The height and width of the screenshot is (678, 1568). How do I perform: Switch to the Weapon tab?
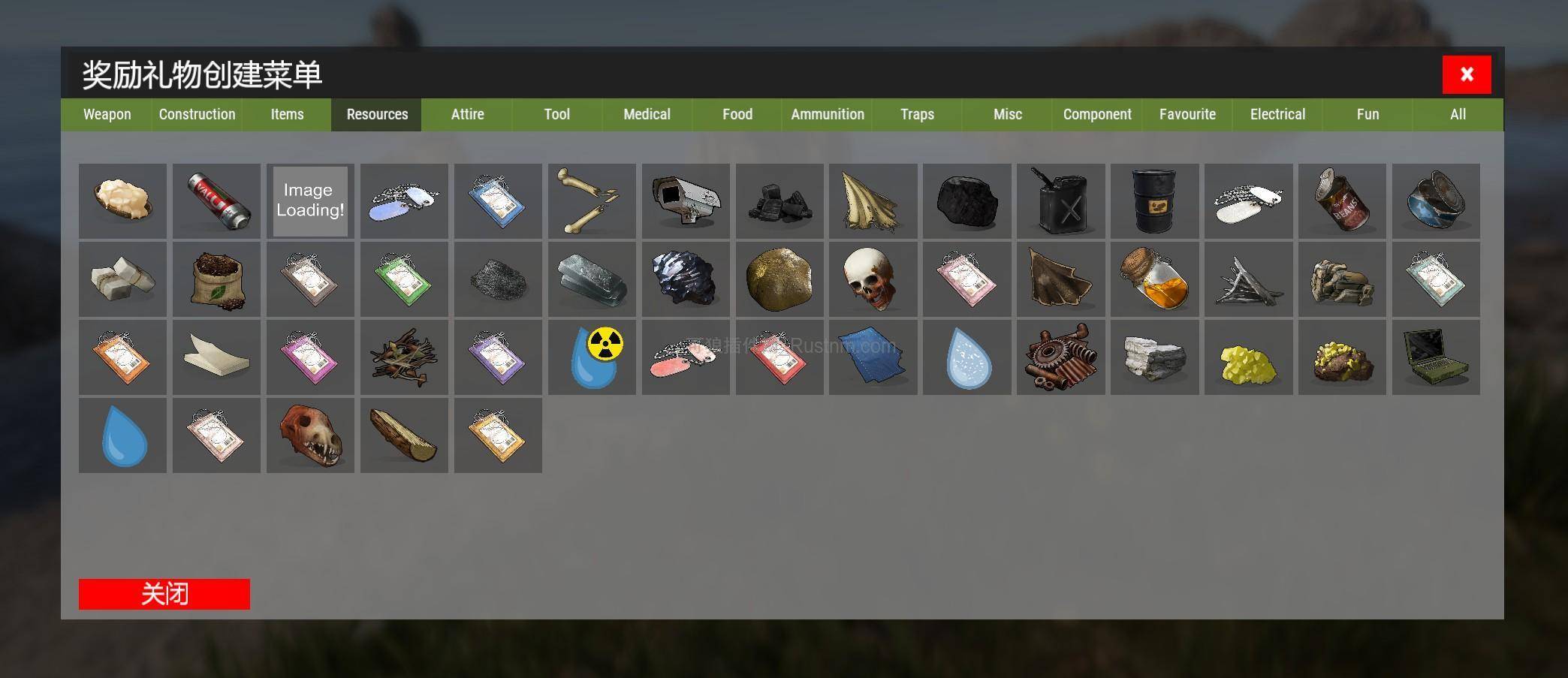click(x=107, y=114)
